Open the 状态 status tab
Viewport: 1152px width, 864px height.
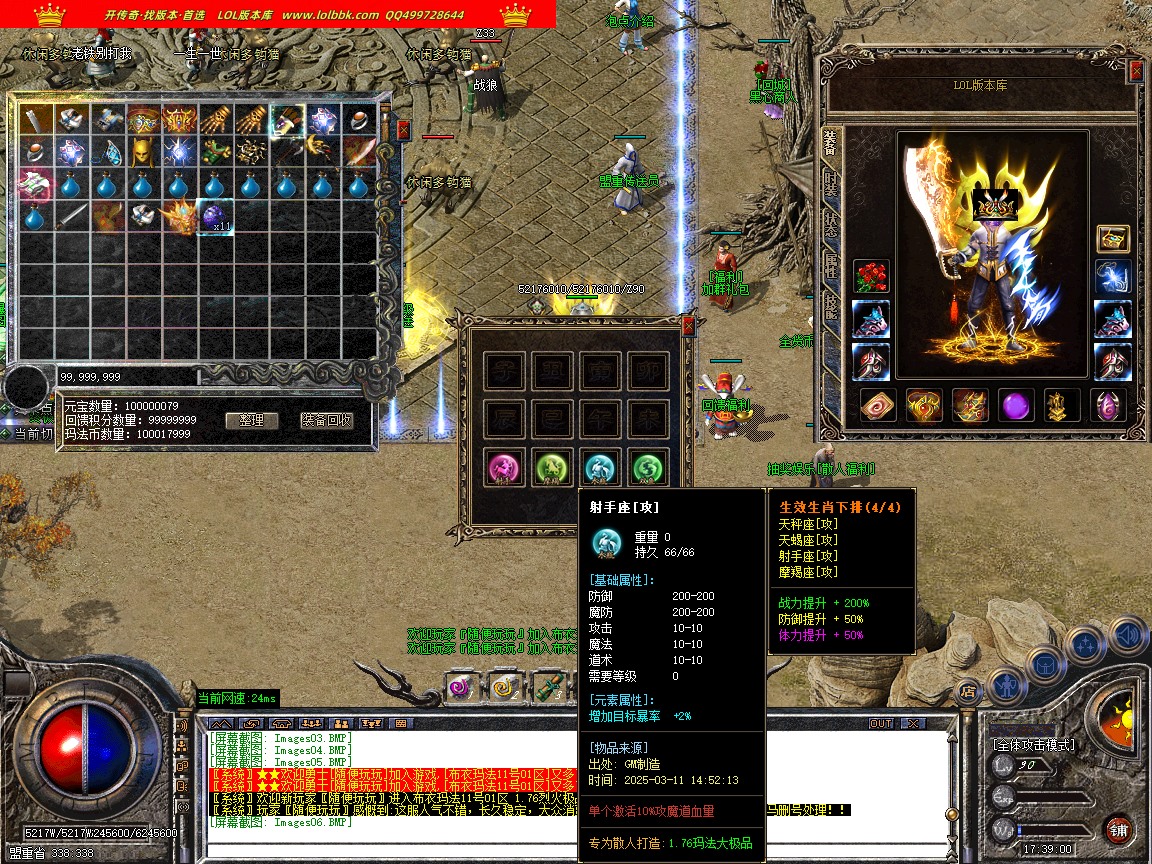(x=830, y=223)
